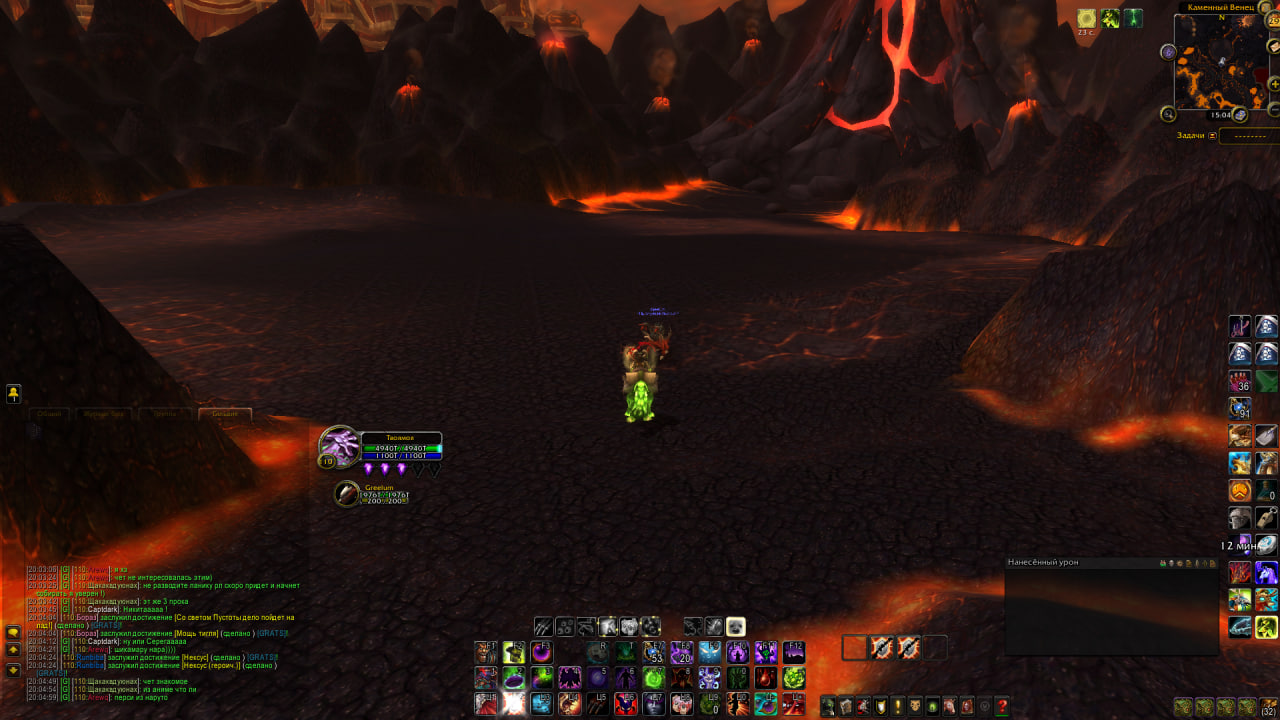Viewport: 1280px width, 720px height.
Task: Click the magnifying glass tracking button
Action: click(1168, 114)
